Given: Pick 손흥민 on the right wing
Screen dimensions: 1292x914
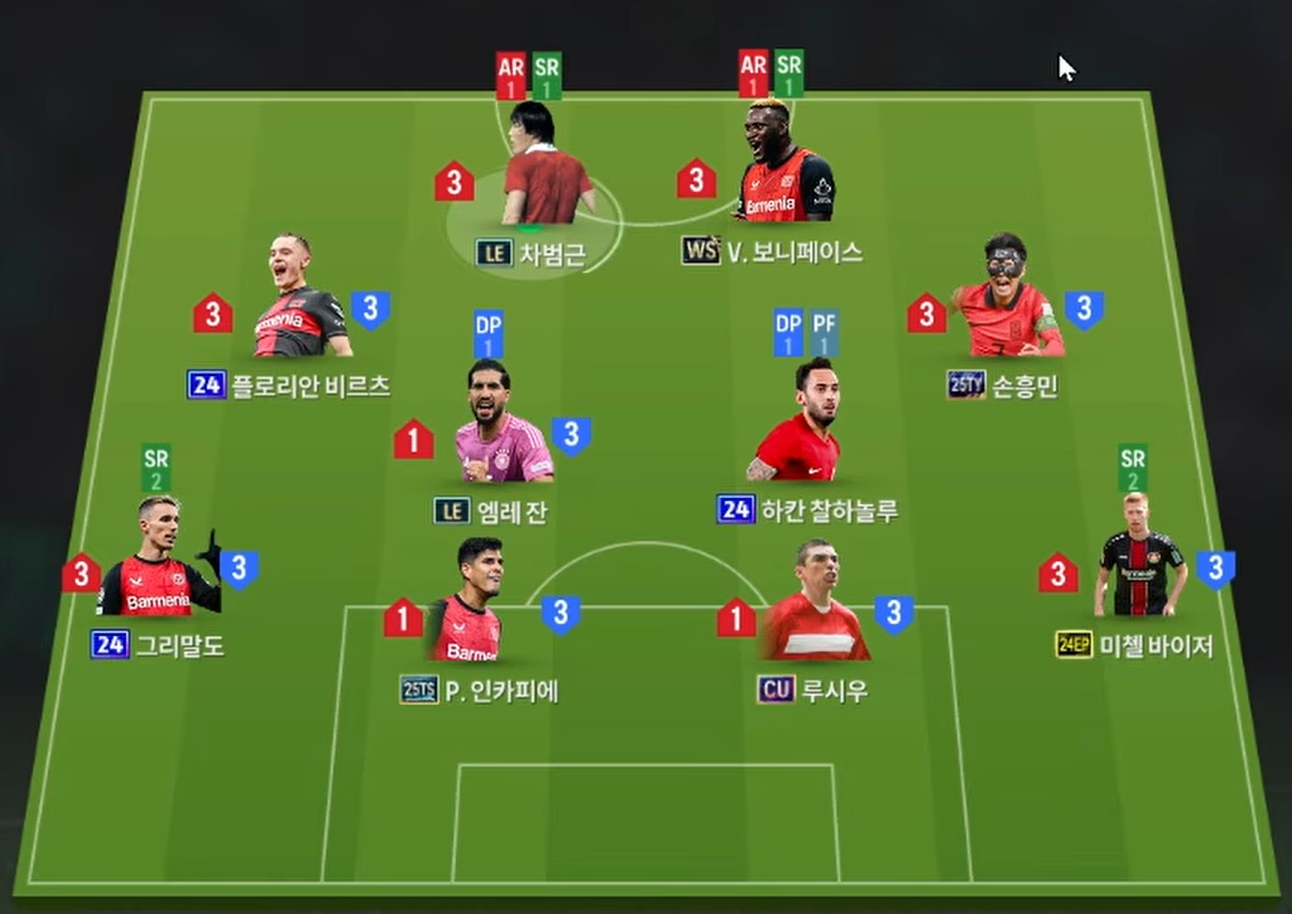Looking at the screenshot, I should pos(1007,300).
